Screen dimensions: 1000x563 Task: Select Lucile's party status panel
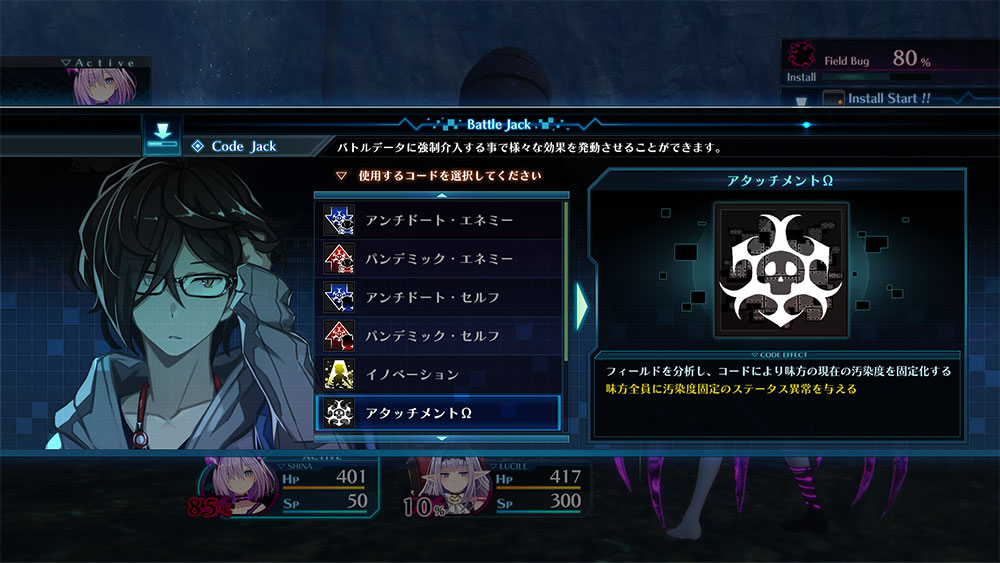point(497,488)
